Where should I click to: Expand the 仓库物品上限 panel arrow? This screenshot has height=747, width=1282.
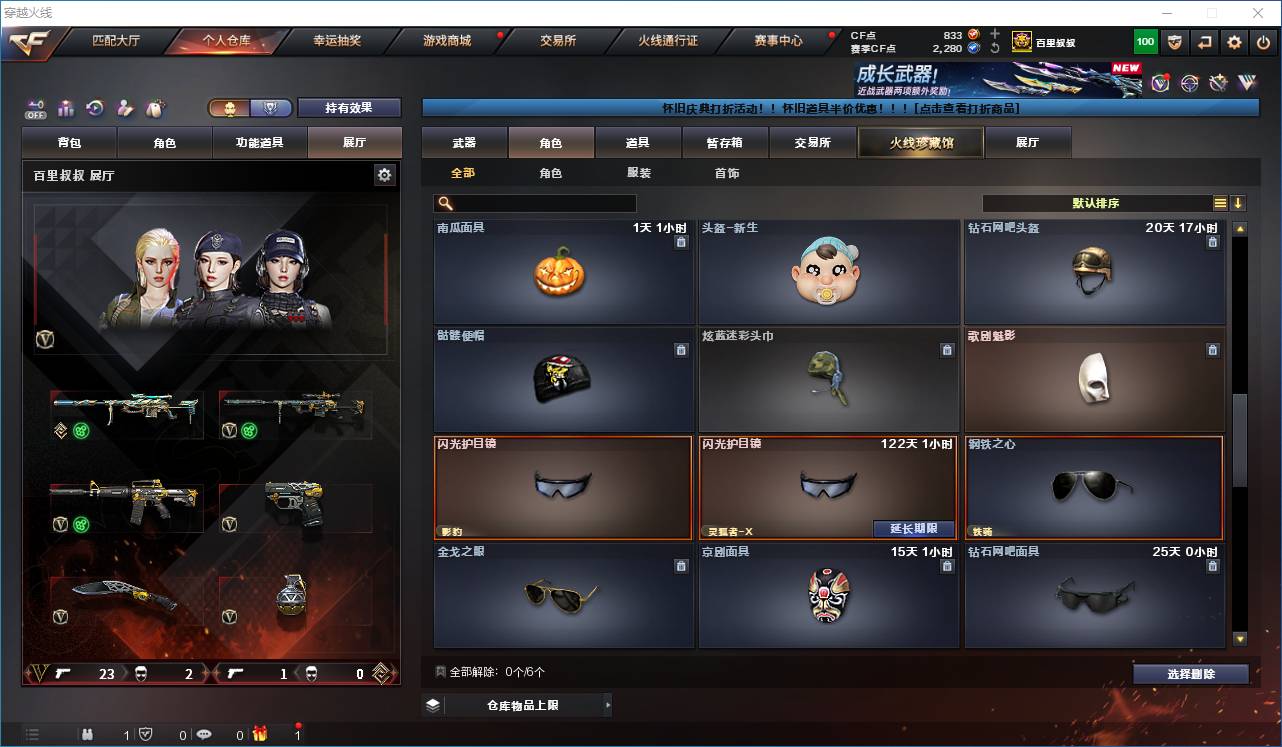607,704
